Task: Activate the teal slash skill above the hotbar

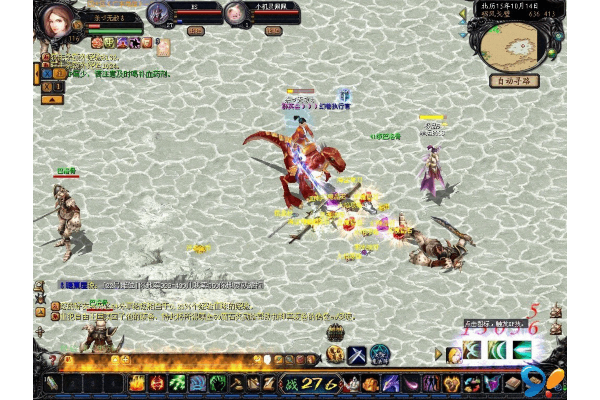Action: pos(521,350)
